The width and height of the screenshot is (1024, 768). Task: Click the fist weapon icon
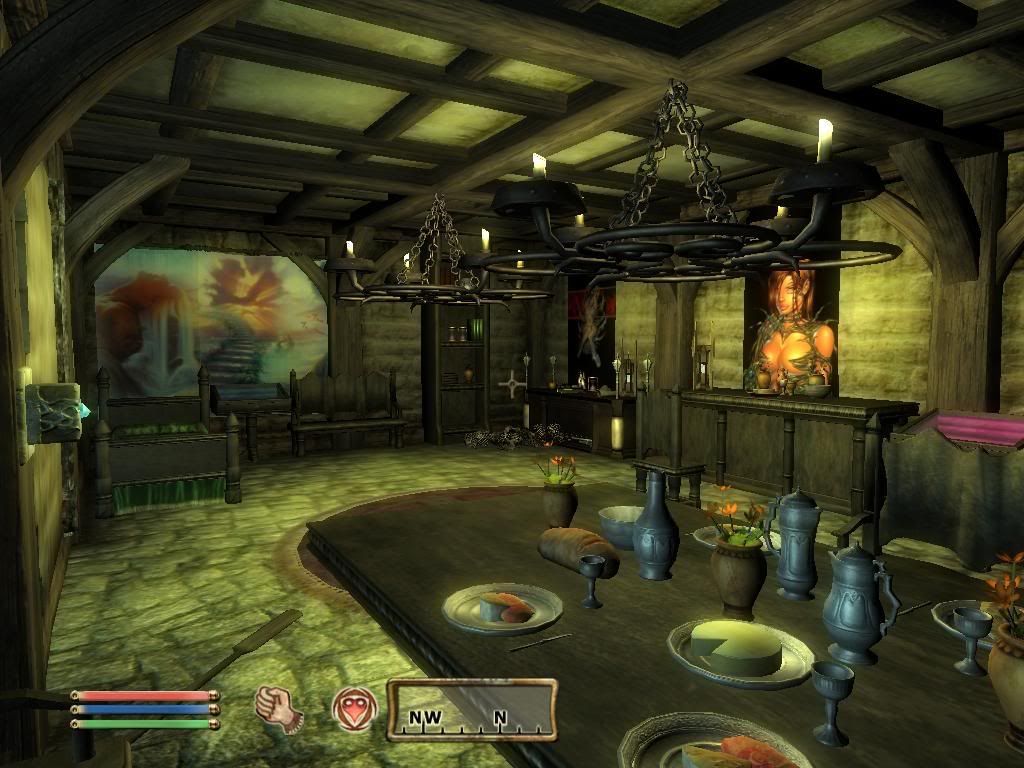coord(279,707)
